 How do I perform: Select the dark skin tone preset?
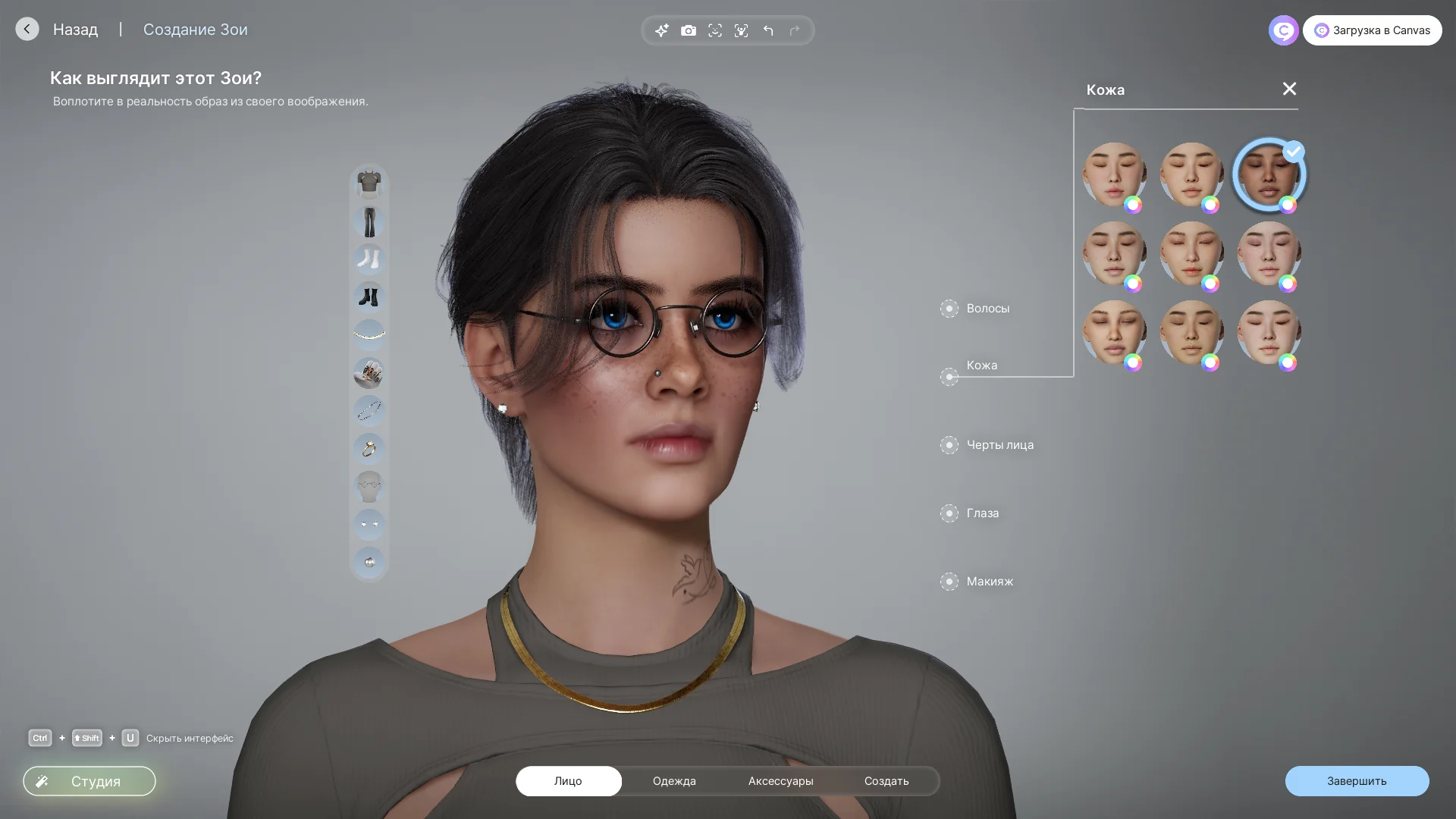(x=1269, y=174)
